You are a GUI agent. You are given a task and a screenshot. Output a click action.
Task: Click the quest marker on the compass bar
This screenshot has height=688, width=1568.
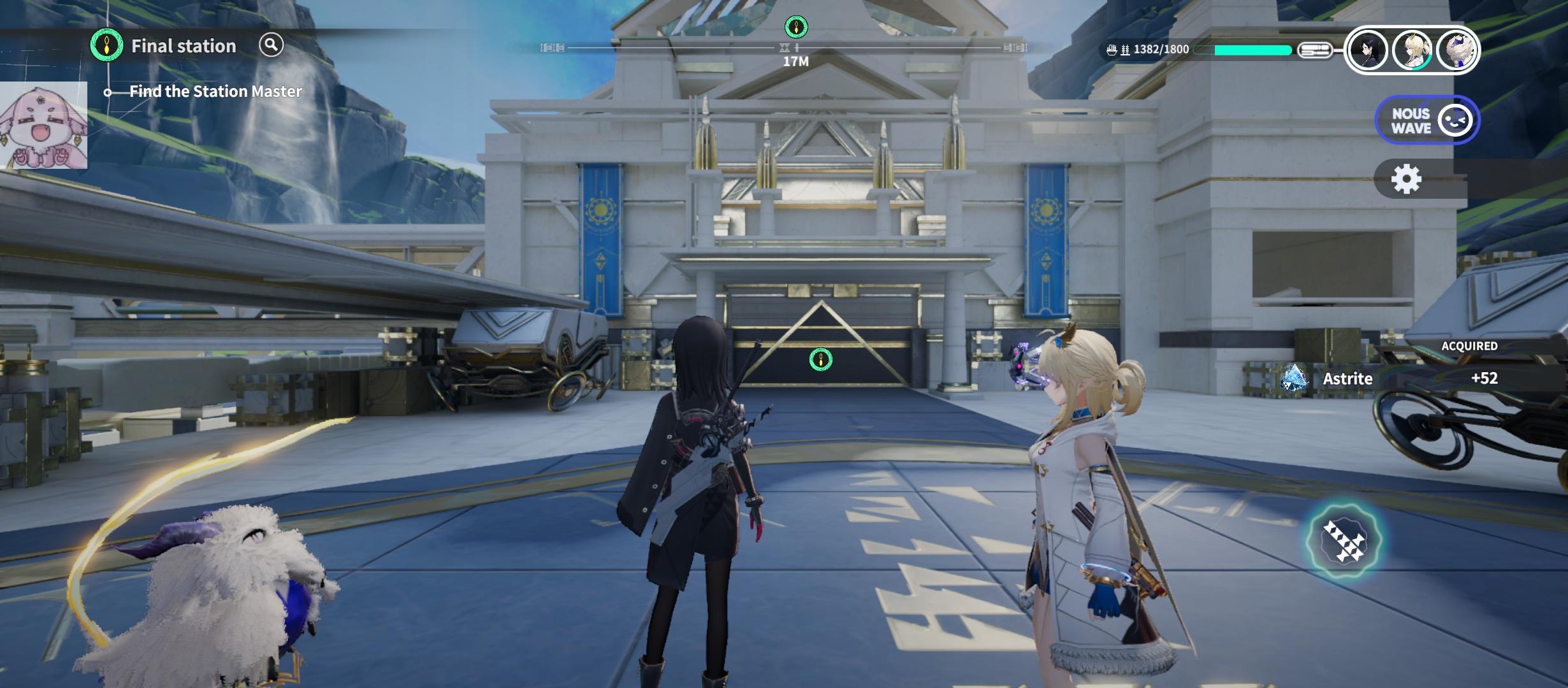click(x=795, y=27)
